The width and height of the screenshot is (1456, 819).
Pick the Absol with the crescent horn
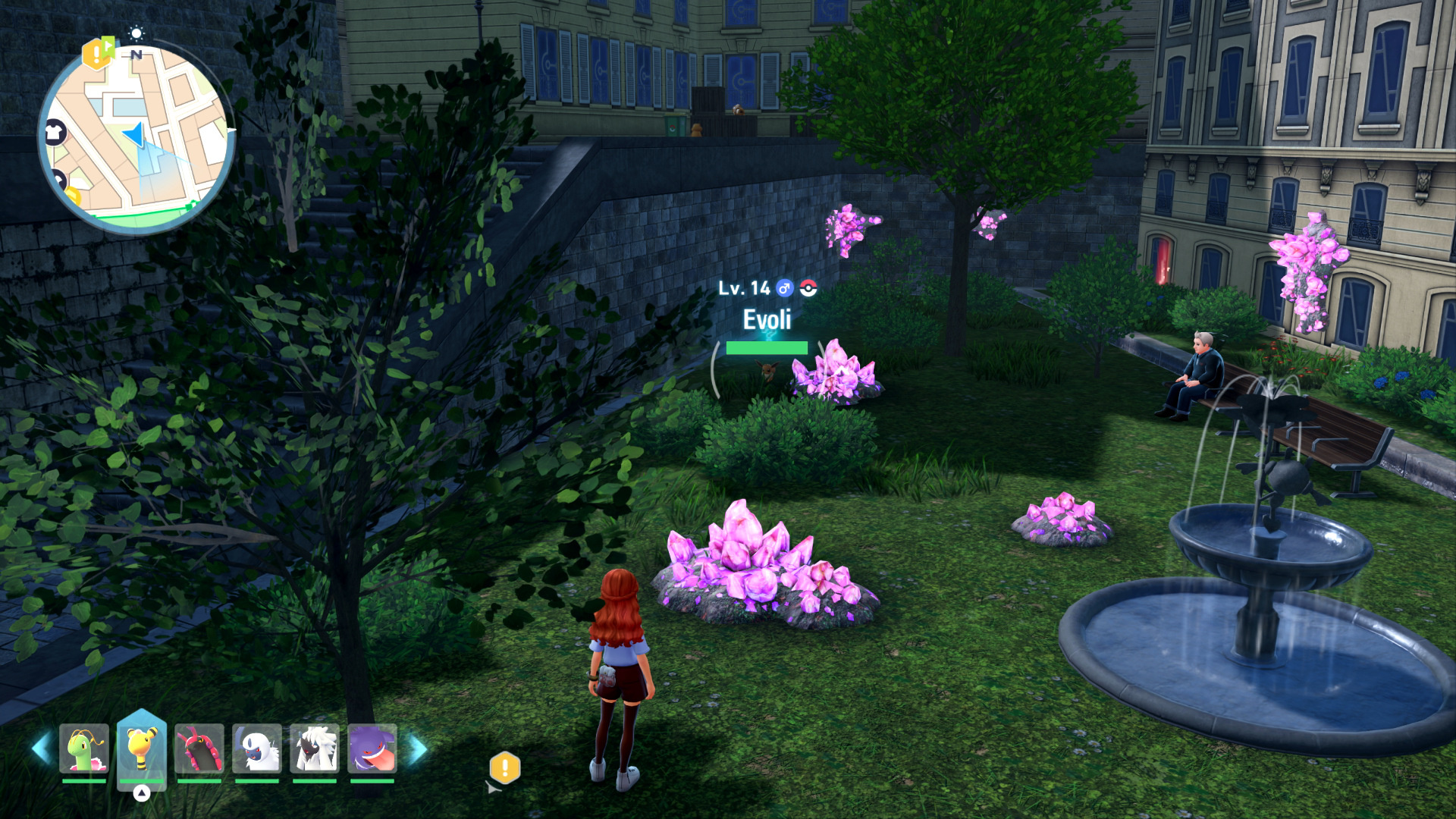257,749
